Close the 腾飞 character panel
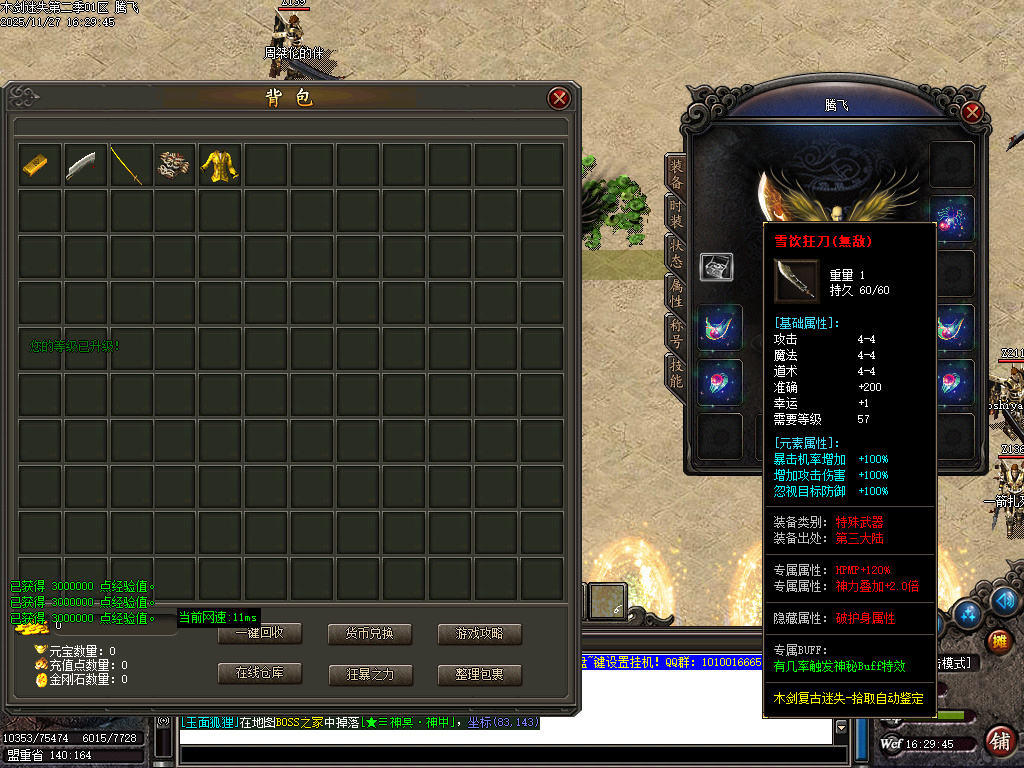This screenshot has height=768, width=1024. click(x=971, y=112)
